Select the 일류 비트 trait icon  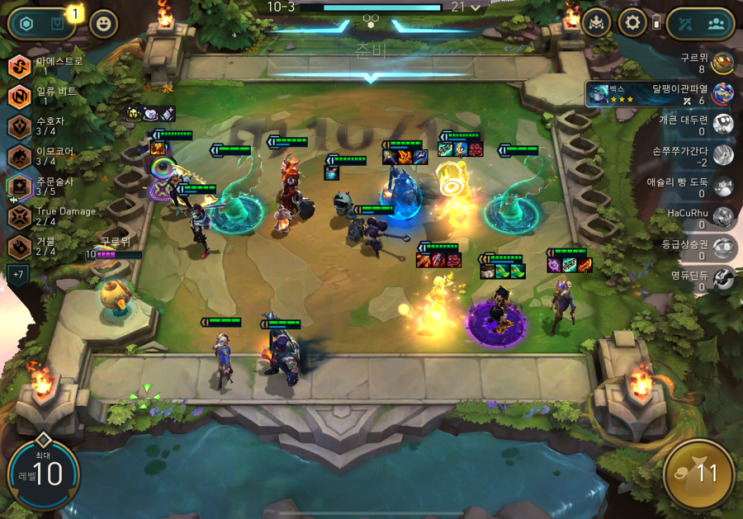pyautogui.click(x=20, y=96)
